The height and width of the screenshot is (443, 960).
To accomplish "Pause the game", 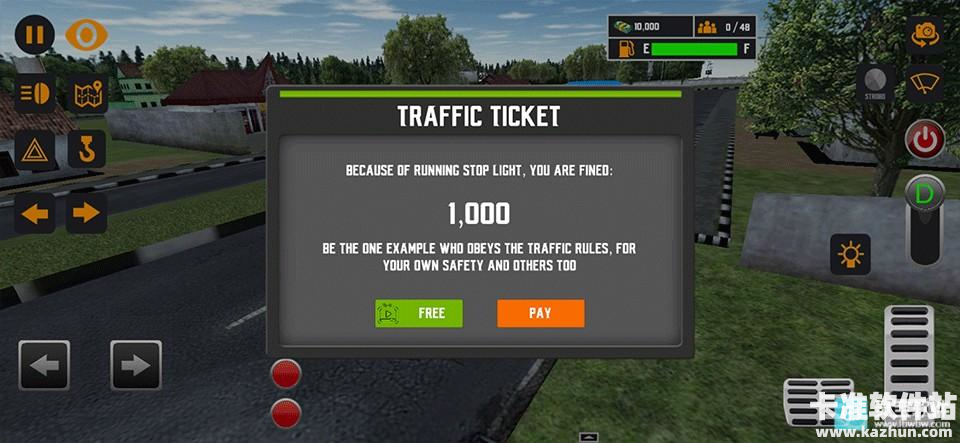I will click(34, 35).
